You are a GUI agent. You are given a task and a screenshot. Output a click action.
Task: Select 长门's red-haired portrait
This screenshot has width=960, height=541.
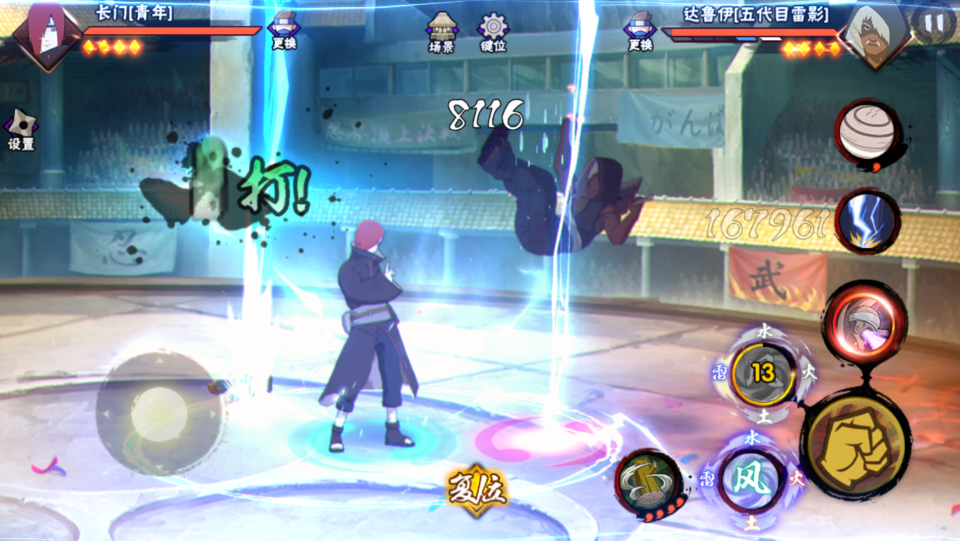47,35
